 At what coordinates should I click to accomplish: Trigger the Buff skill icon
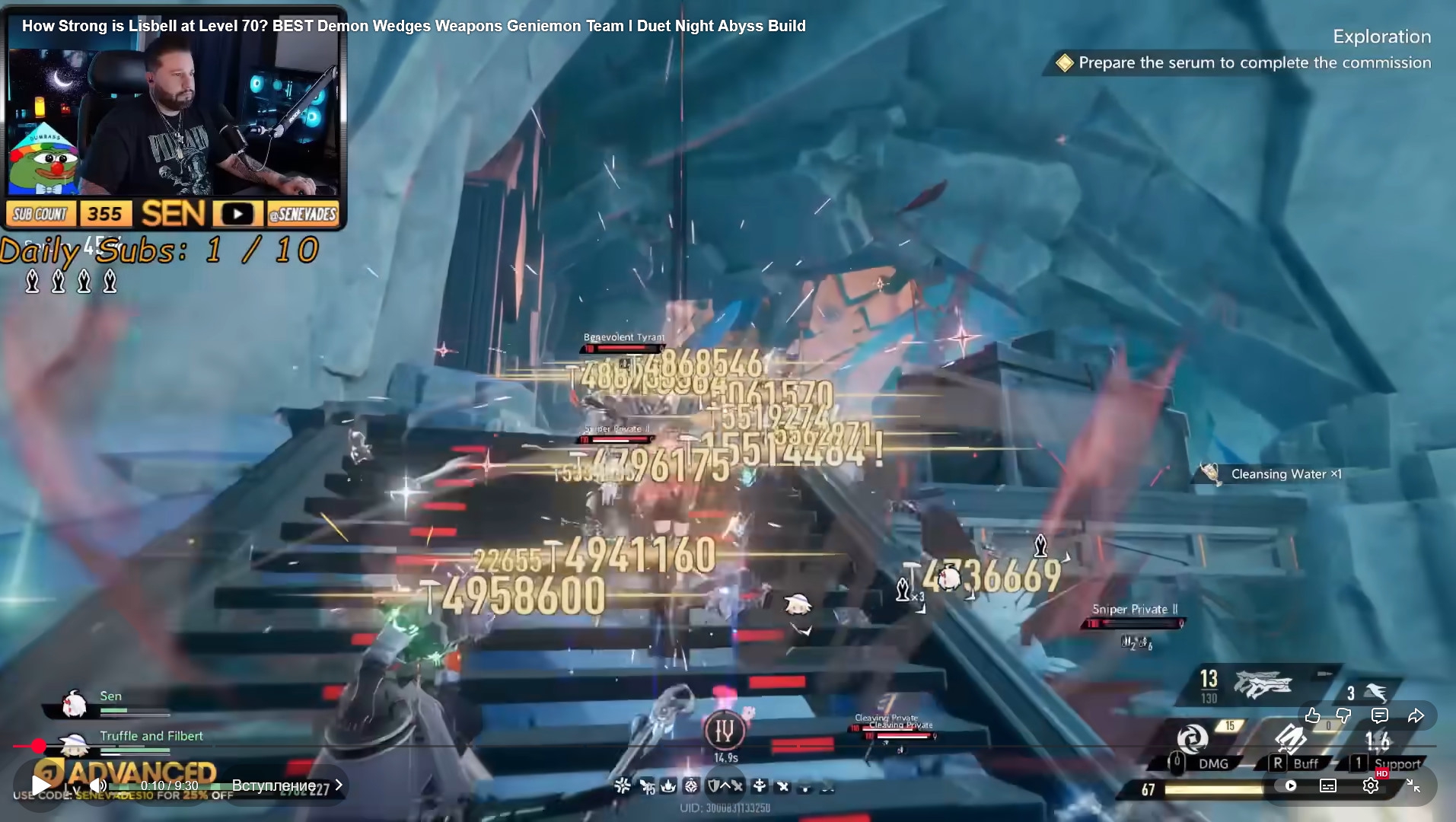(1290, 738)
